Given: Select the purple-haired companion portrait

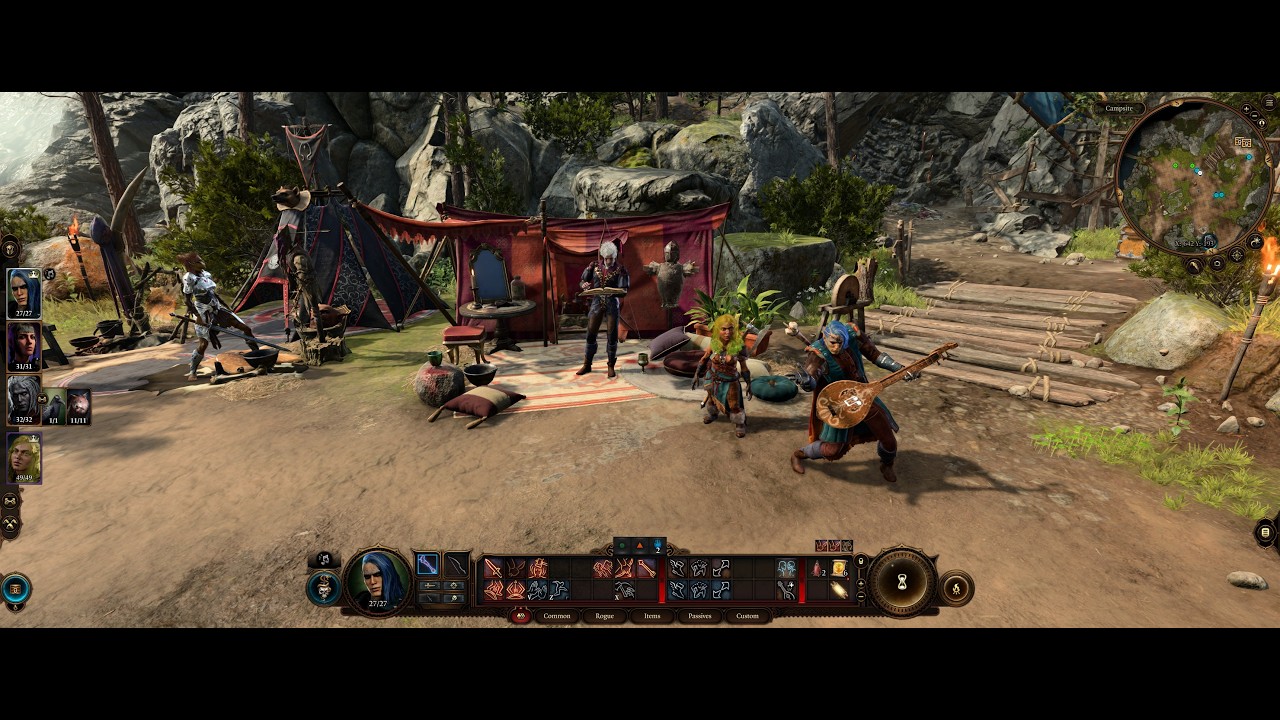Looking at the screenshot, I should (24, 346).
